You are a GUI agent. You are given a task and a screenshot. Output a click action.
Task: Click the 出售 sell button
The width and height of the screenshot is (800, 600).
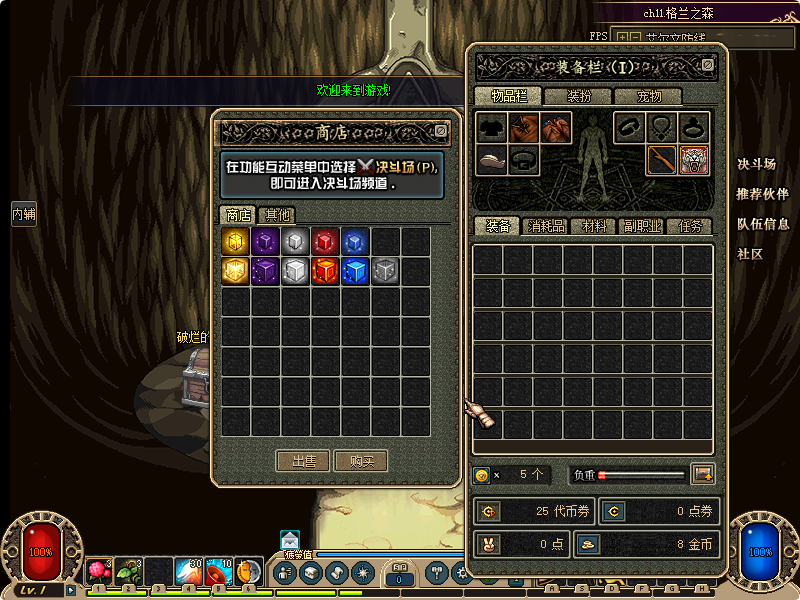303,461
